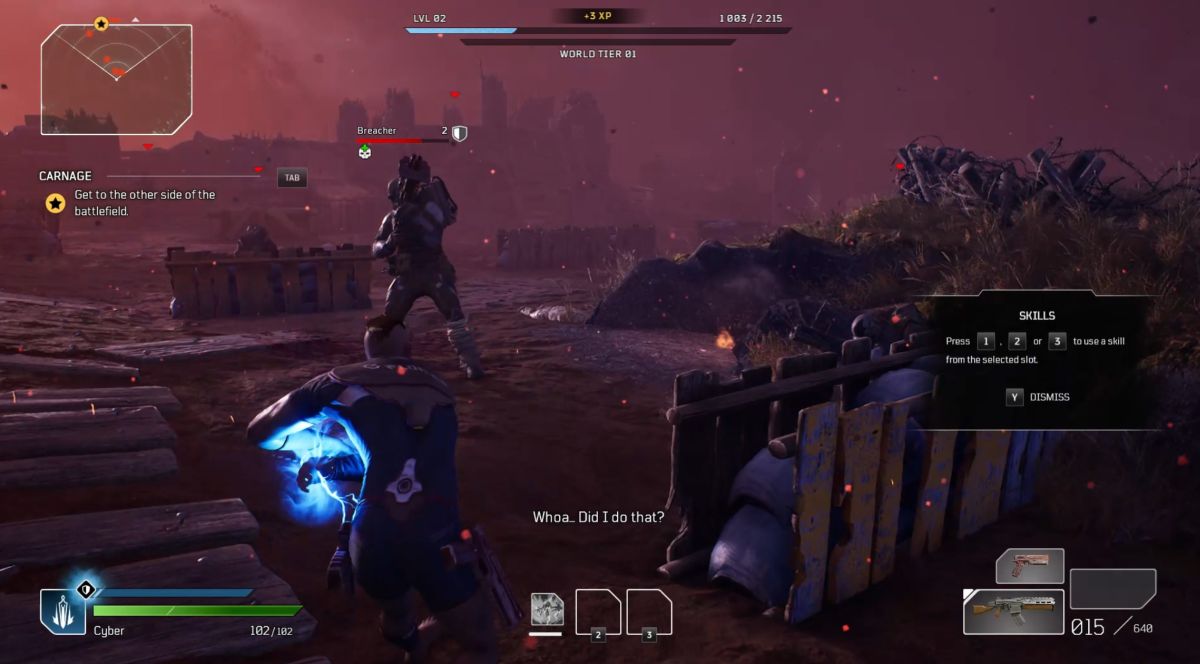Switch to the pistol sidearm
The width and height of the screenshot is (1200, 664).
pyautogui.click(x=1029, y=566)
